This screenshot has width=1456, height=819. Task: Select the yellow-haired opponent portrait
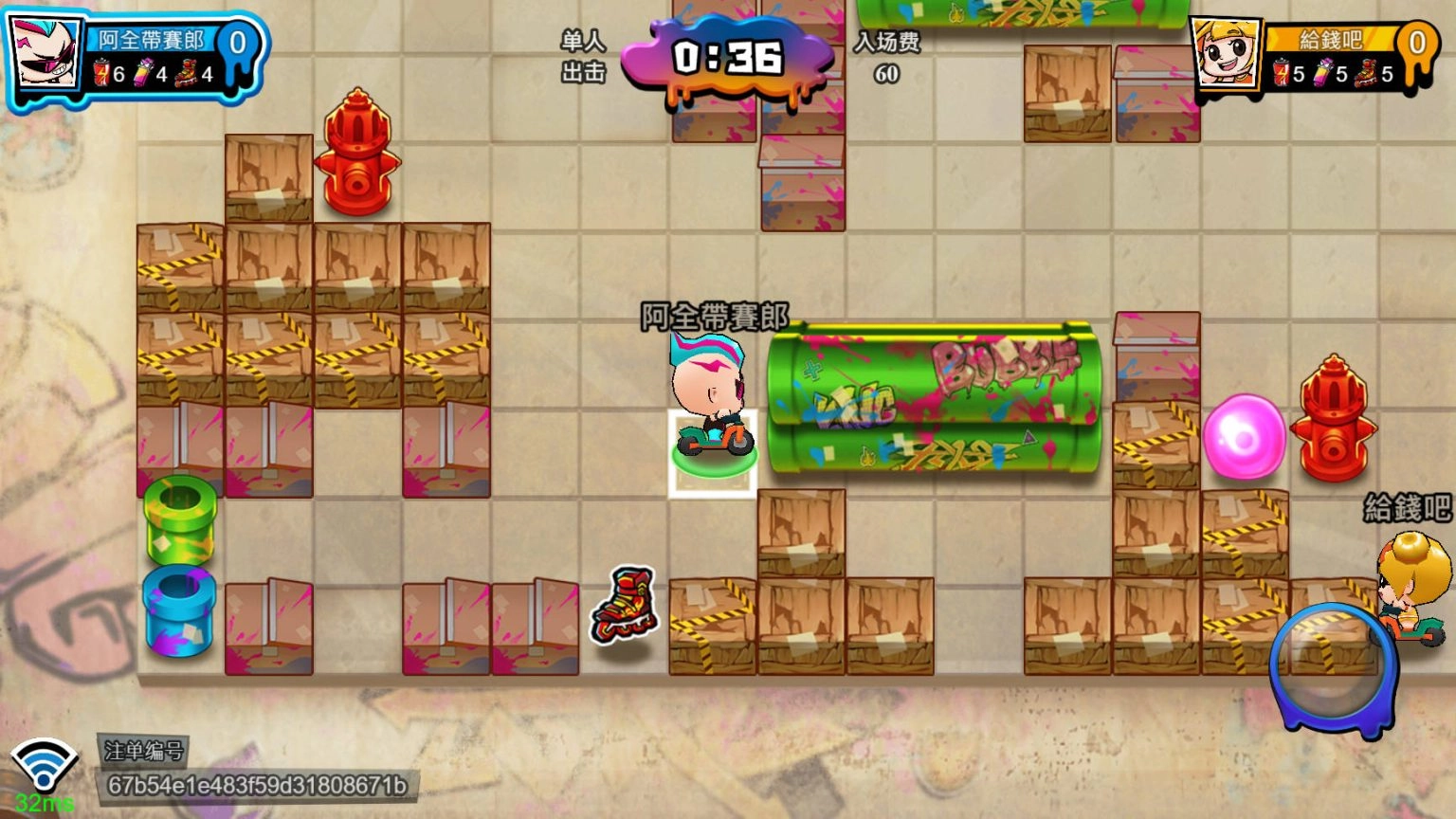point(1226,55)
